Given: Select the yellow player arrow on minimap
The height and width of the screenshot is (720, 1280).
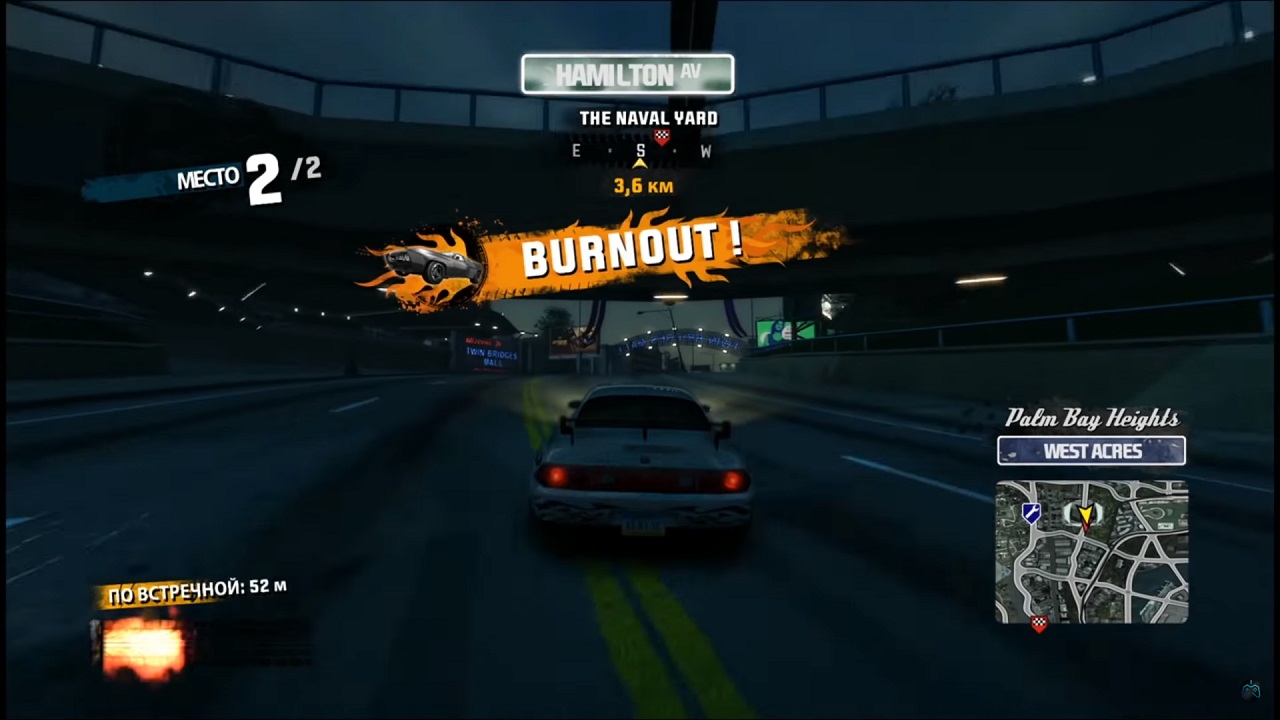Looking at the screenshot, I should click(1086, 516).
